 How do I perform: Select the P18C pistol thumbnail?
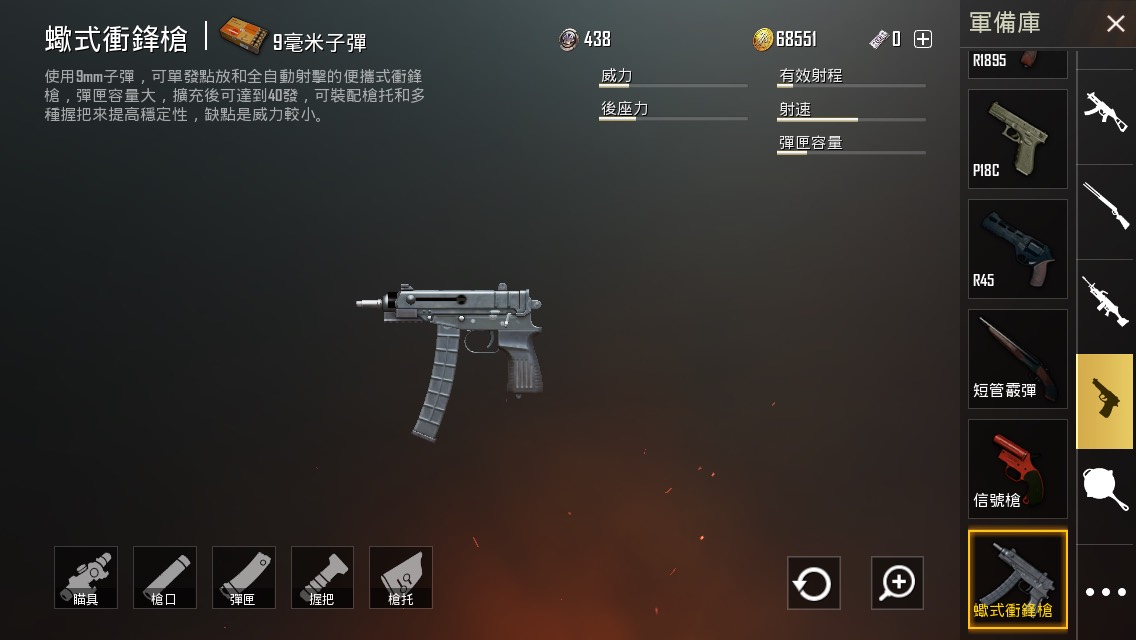click(1017, 139)
